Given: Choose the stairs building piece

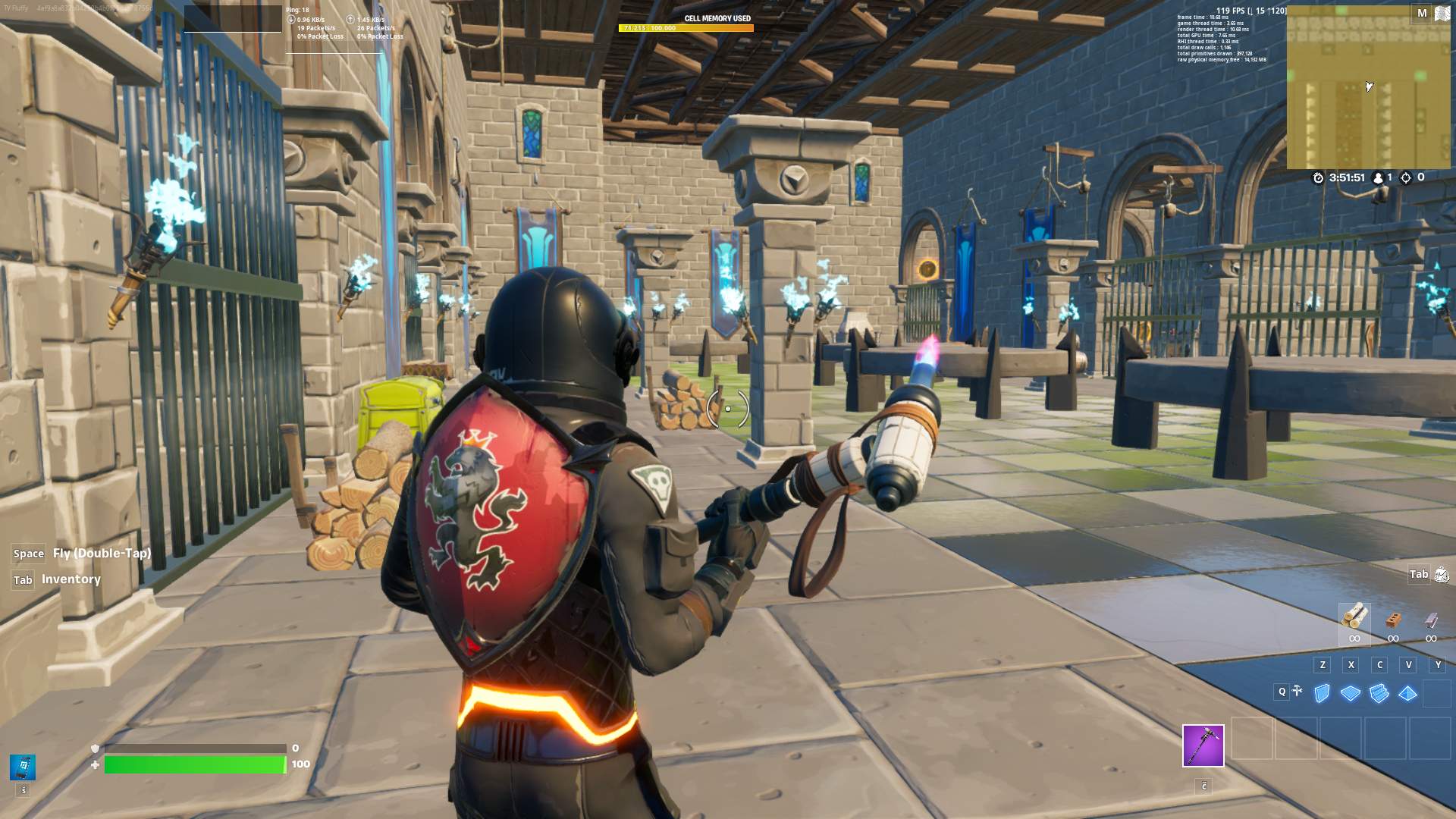Looking at the screenshot, I should (x=1379, y=693).
